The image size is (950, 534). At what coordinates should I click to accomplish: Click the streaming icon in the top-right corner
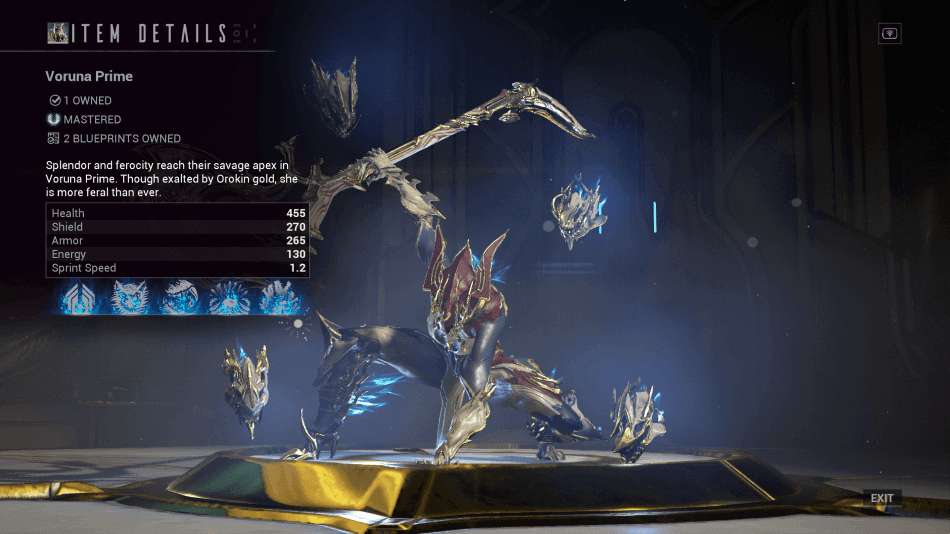tap(889, 33)
